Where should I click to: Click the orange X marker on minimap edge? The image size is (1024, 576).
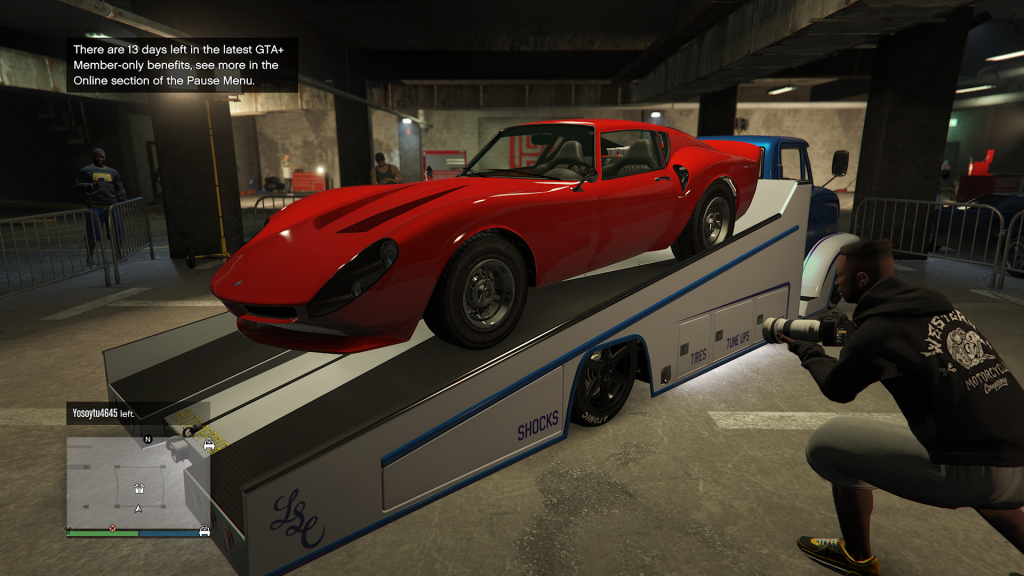click(112, 527)
